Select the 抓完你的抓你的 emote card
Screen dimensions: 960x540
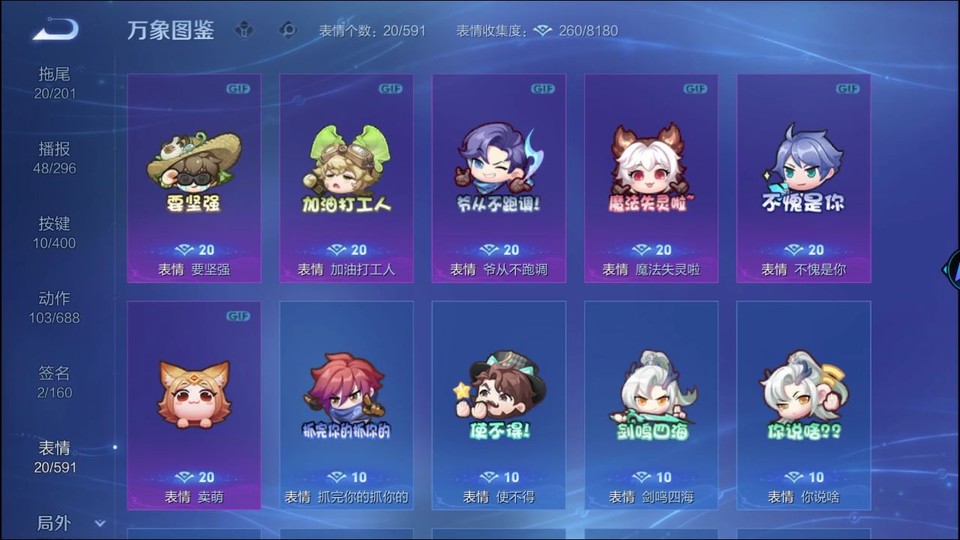click(x=346, y=405)
